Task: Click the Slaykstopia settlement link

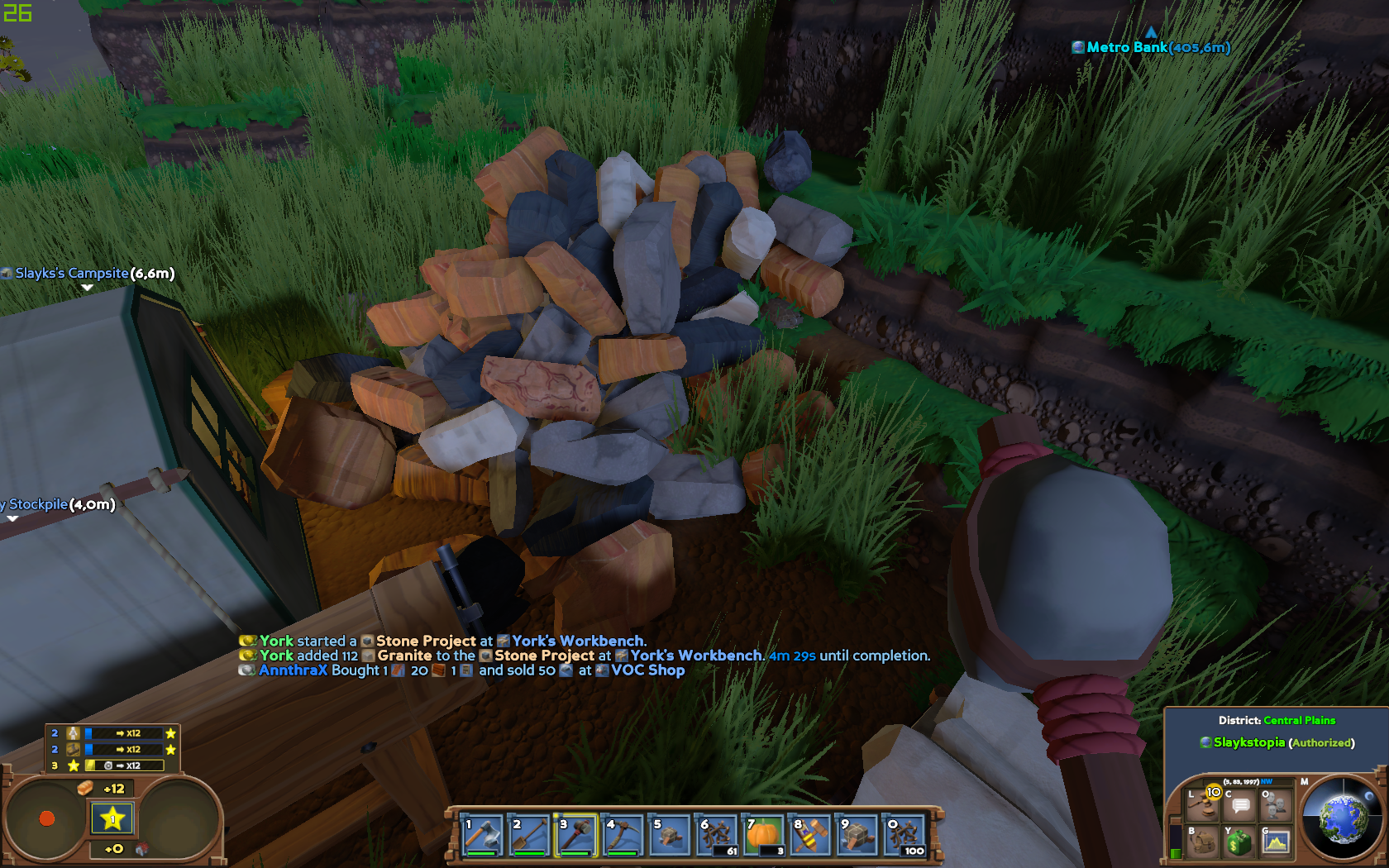Action: pyautogui.click(x=1248, y=742)
